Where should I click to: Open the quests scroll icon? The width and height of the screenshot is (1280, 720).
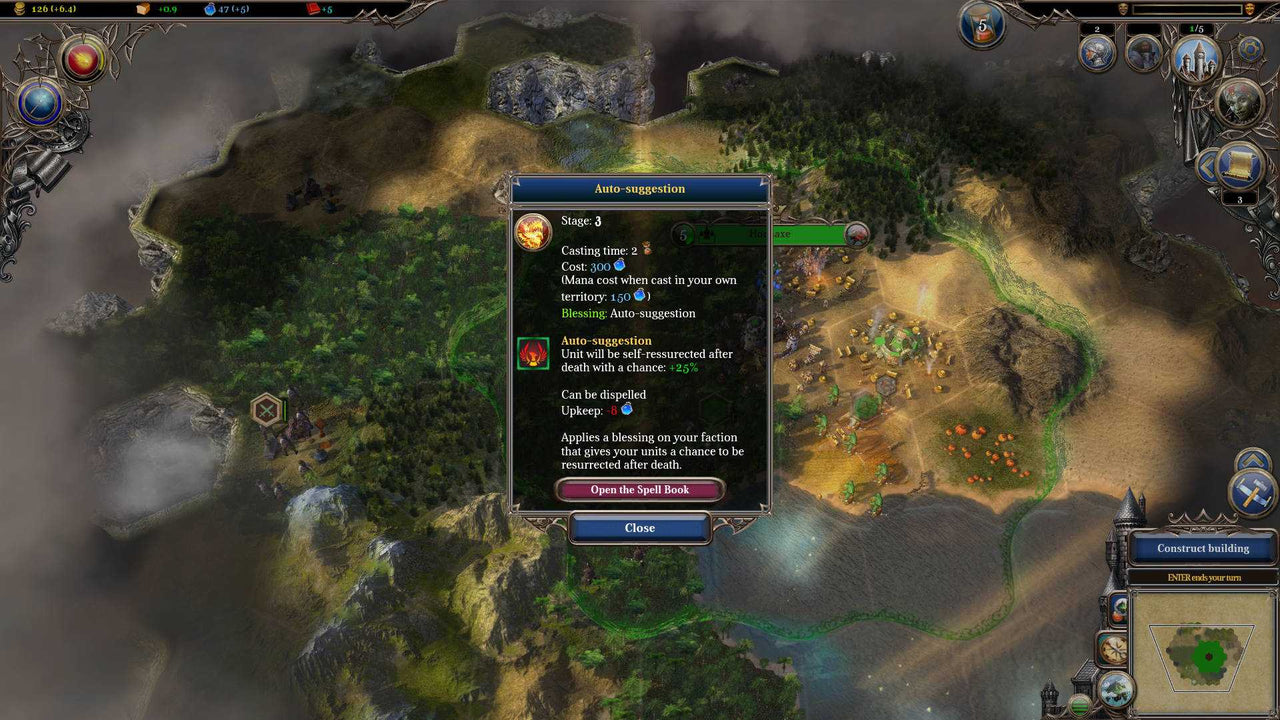(x=1239, y=165)
